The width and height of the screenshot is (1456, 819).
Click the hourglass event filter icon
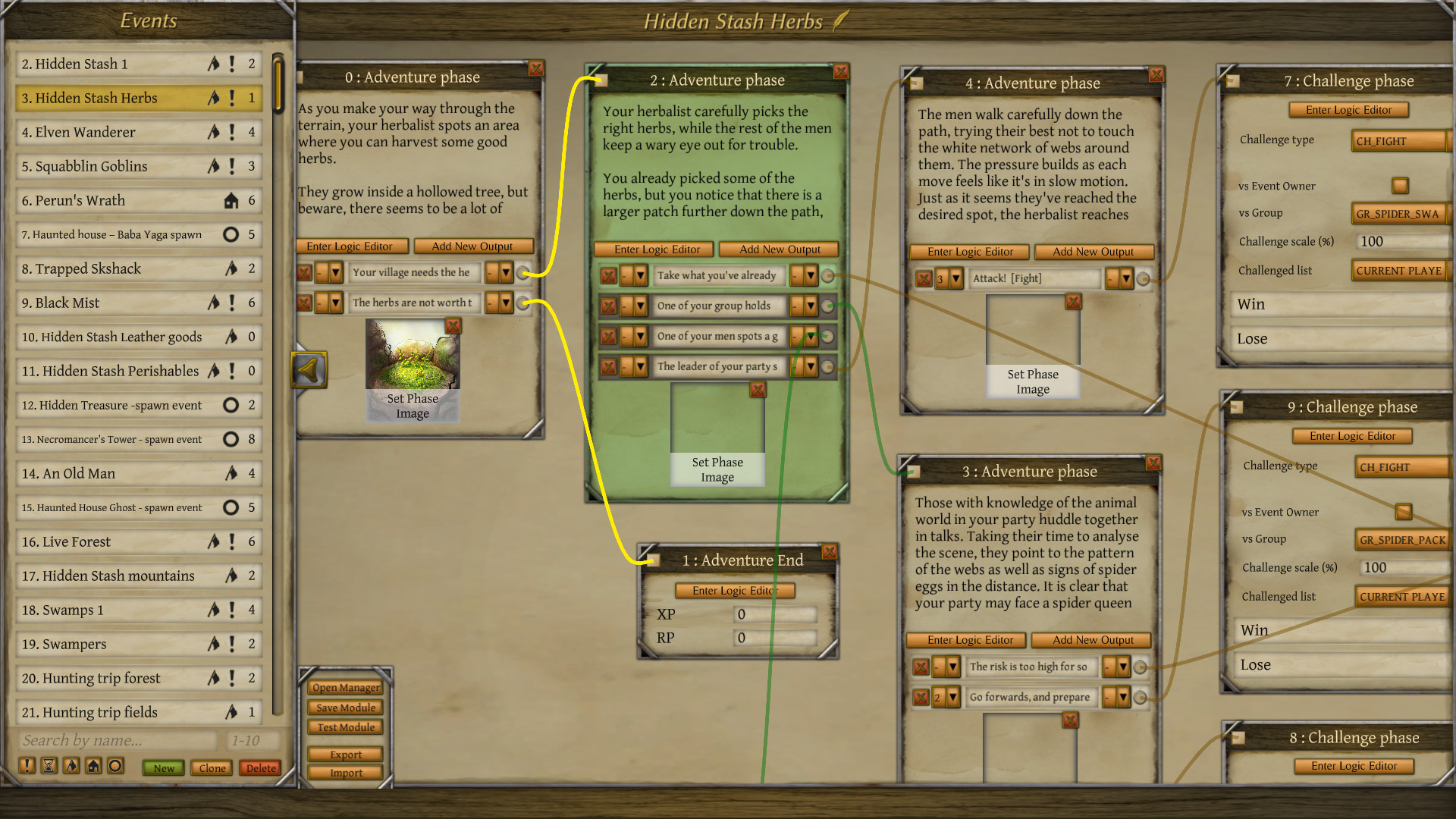(x=48, y=767)
